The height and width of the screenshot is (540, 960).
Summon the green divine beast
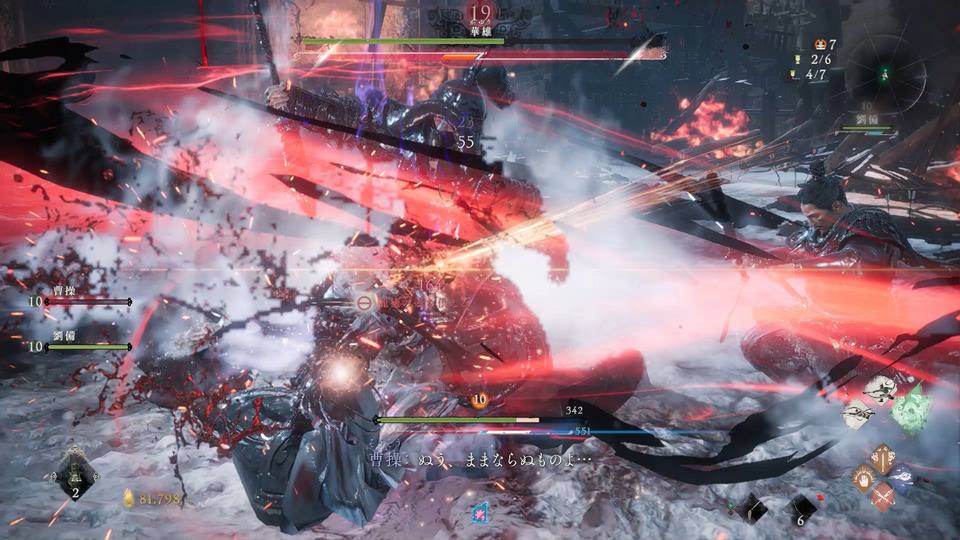[911, 409]
